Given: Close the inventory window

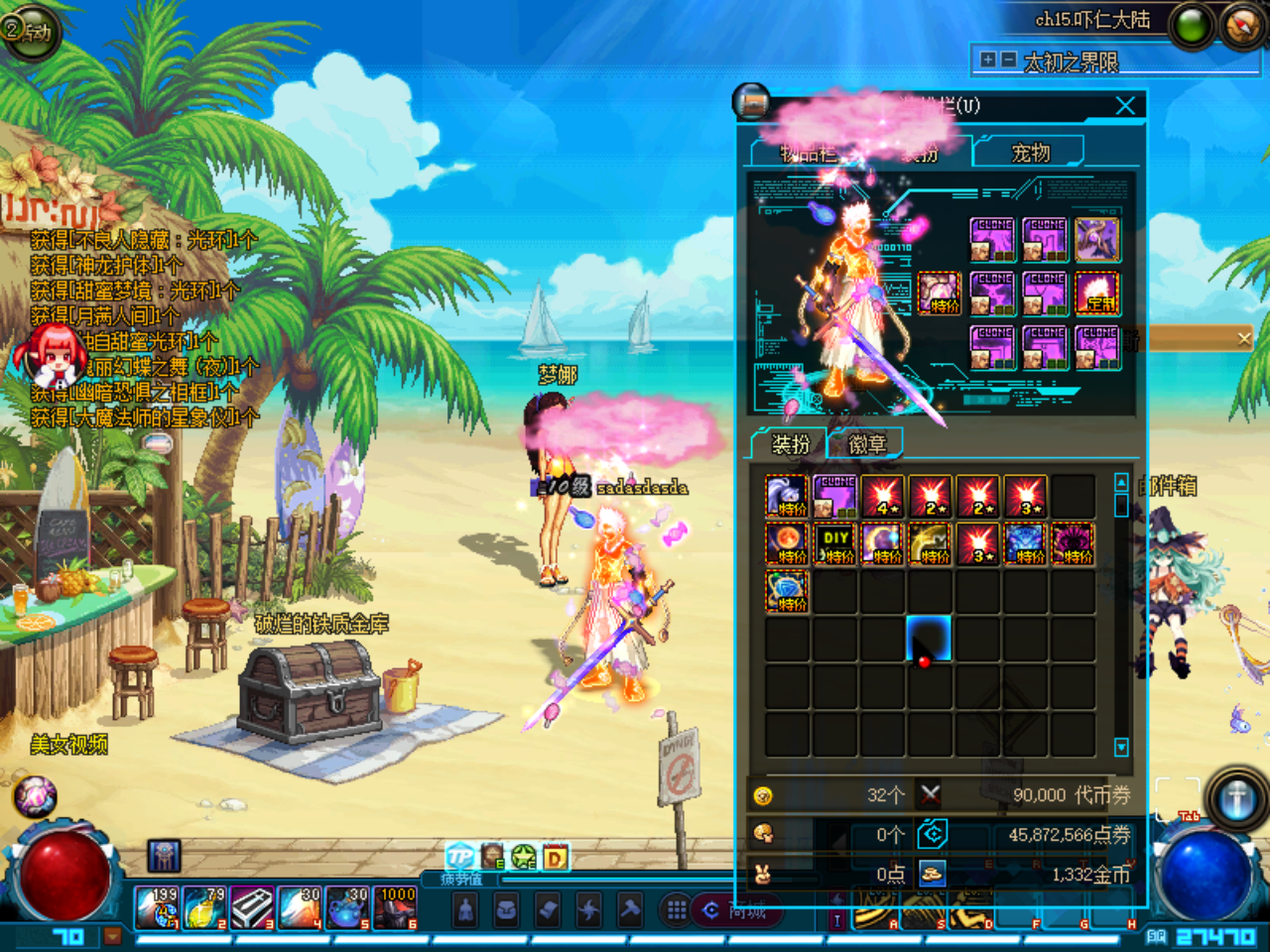Looking at the screenshot, I should [x=1125, y=105].
